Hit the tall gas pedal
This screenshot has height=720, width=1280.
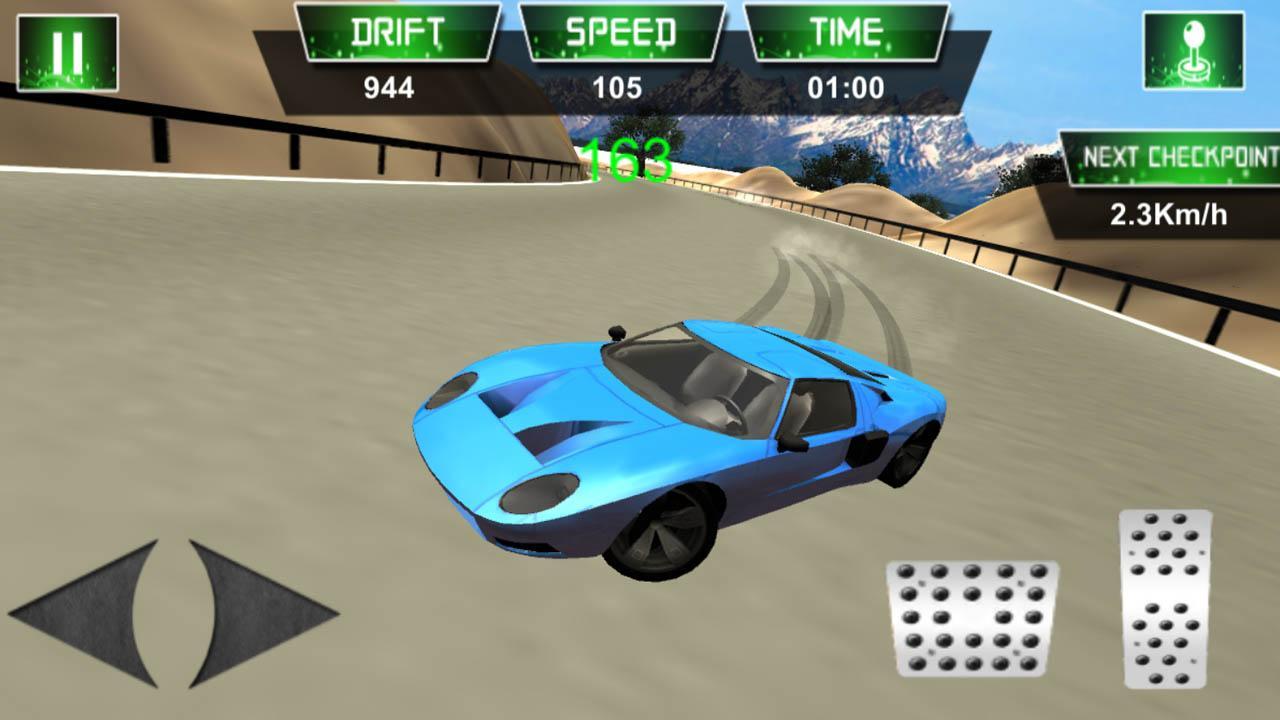pyautogui.click(x=1166, y=598)
